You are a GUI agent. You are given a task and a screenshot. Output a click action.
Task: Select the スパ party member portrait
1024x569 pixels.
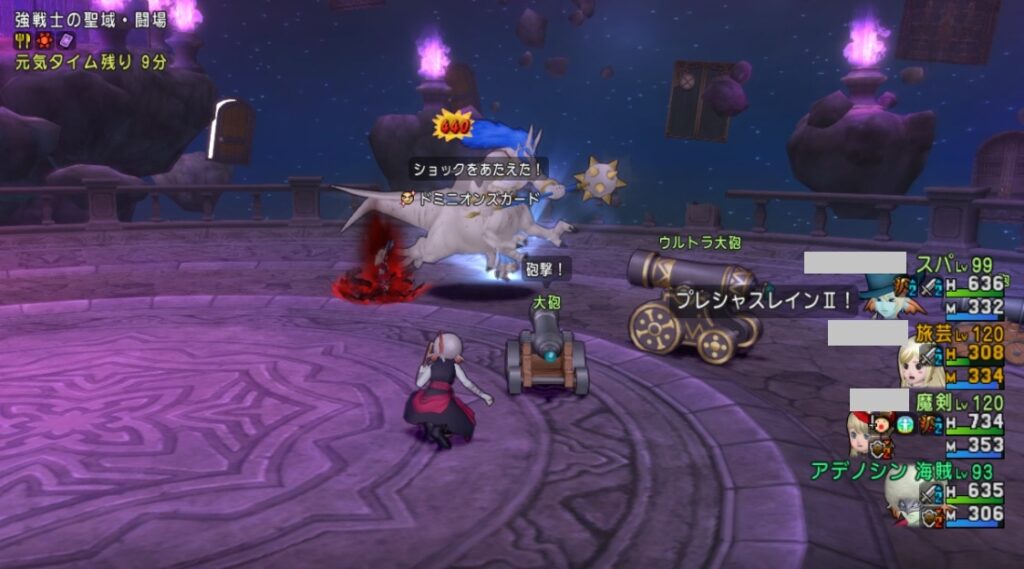click(883, 296)
